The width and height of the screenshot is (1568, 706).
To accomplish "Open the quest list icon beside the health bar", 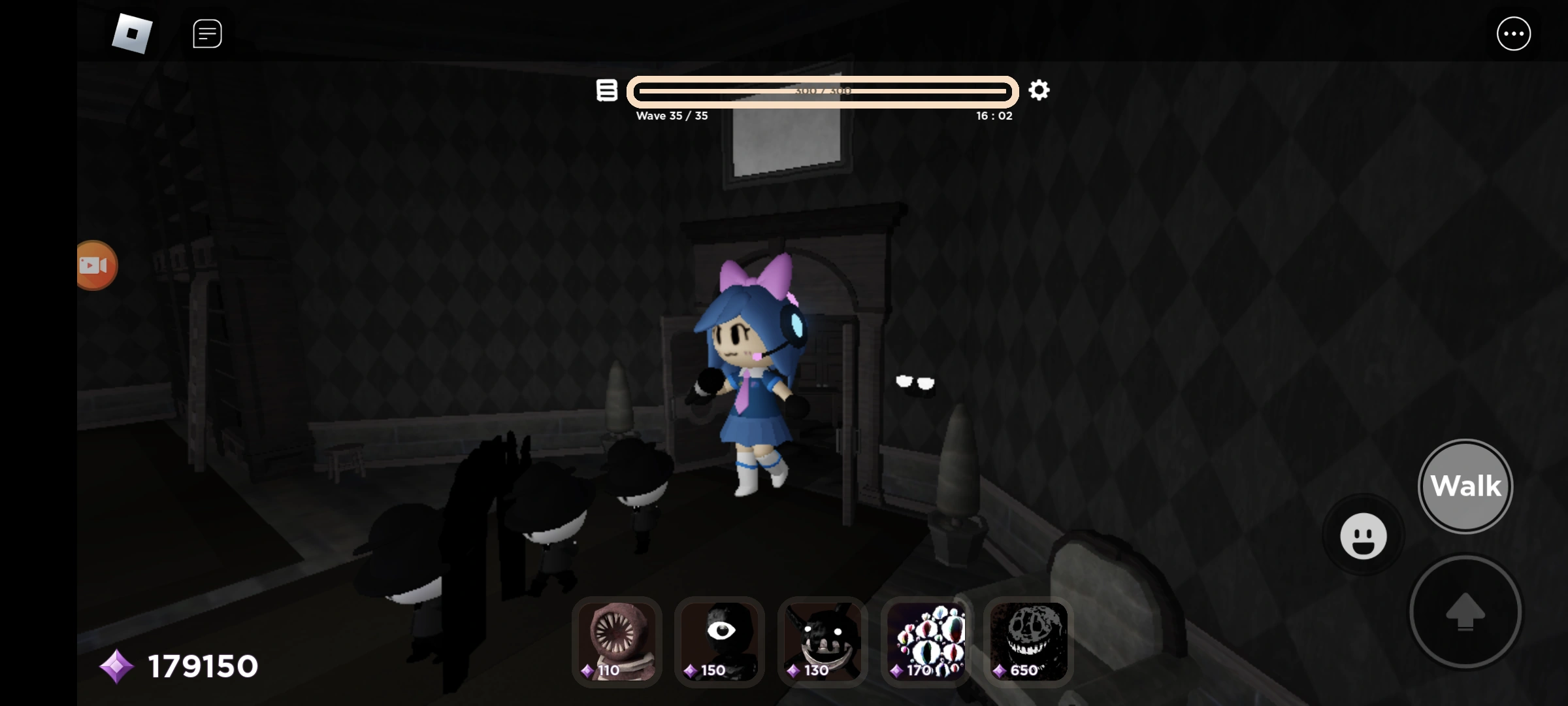I will pos(606,90).
